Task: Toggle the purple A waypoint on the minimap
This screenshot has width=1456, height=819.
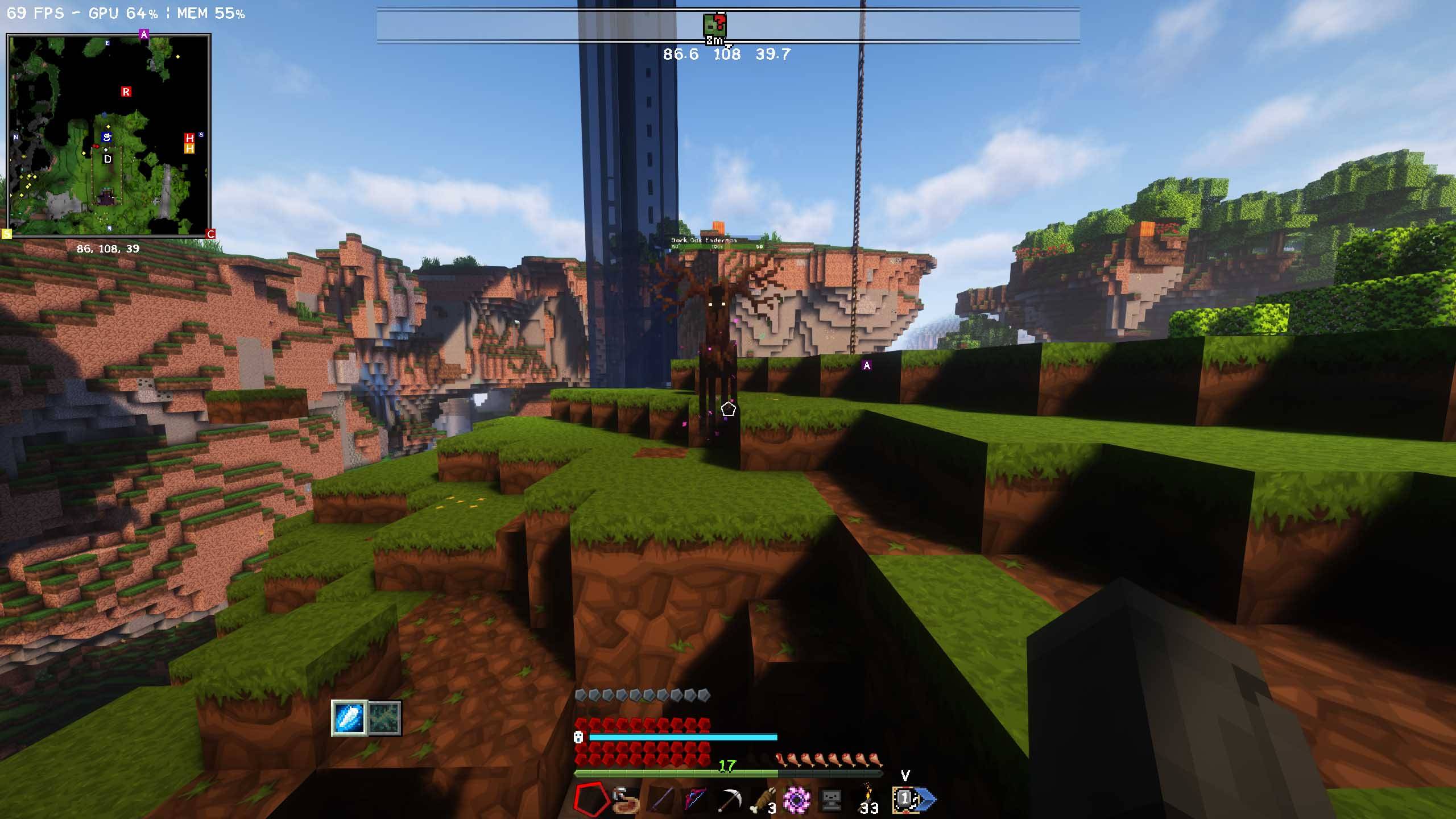Action: 144,34
